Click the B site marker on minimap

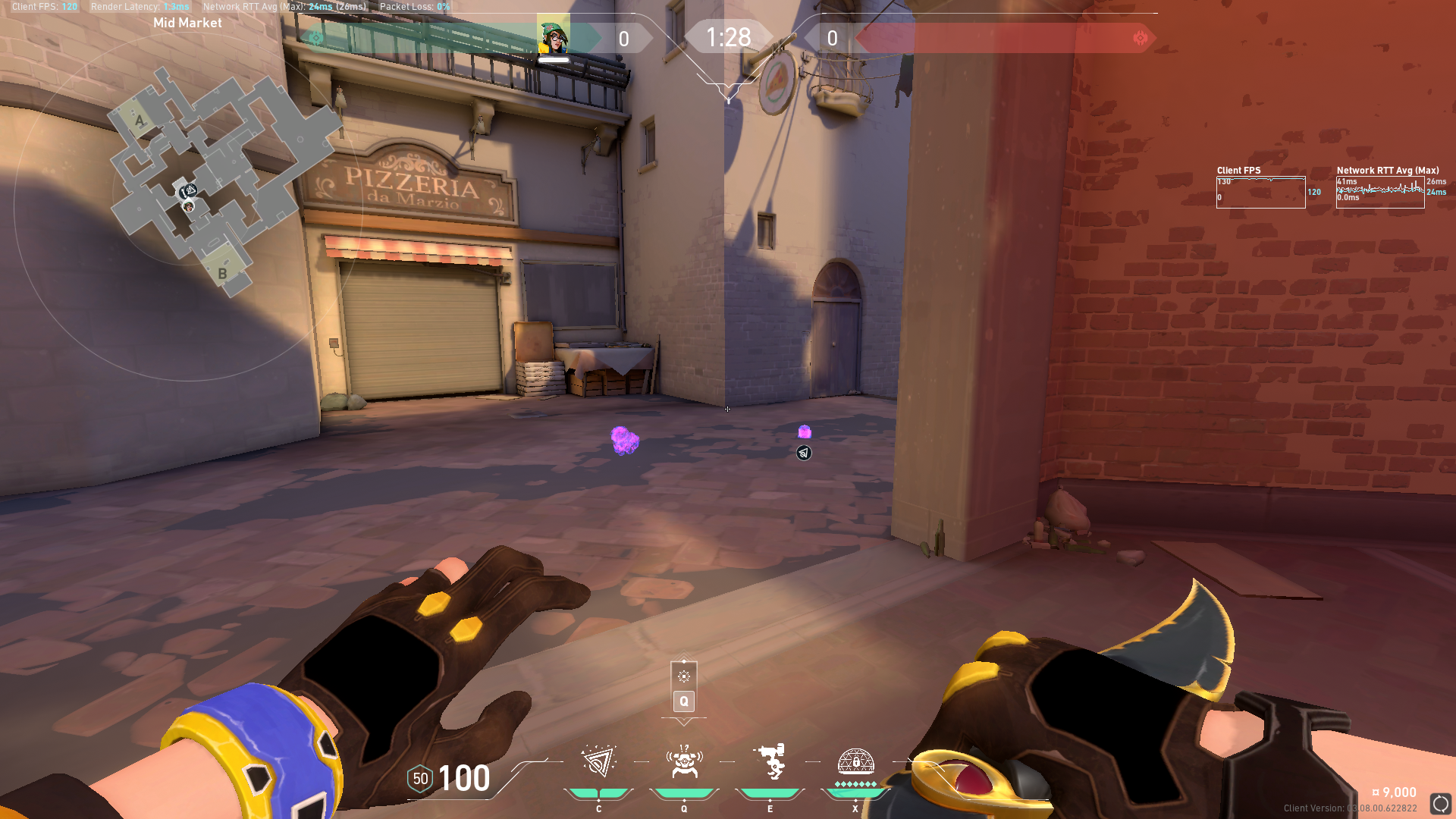[x=222, y=274]
